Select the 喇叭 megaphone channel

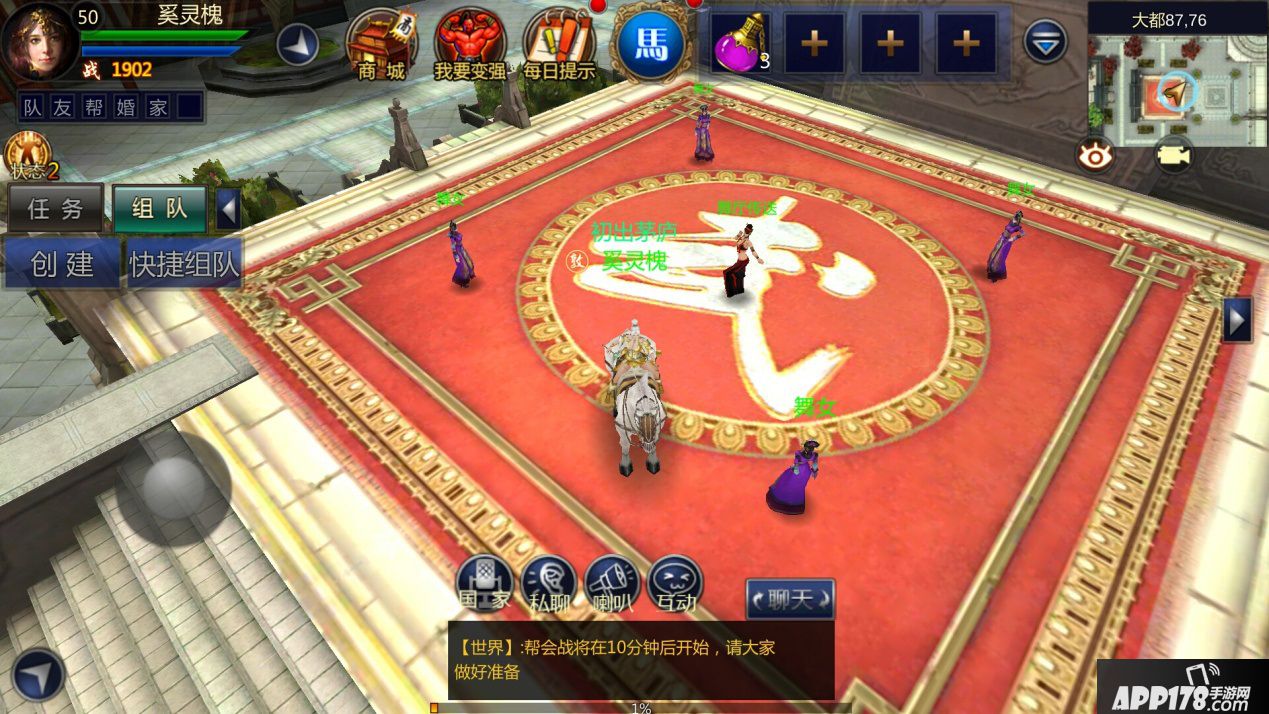point(612,583)
